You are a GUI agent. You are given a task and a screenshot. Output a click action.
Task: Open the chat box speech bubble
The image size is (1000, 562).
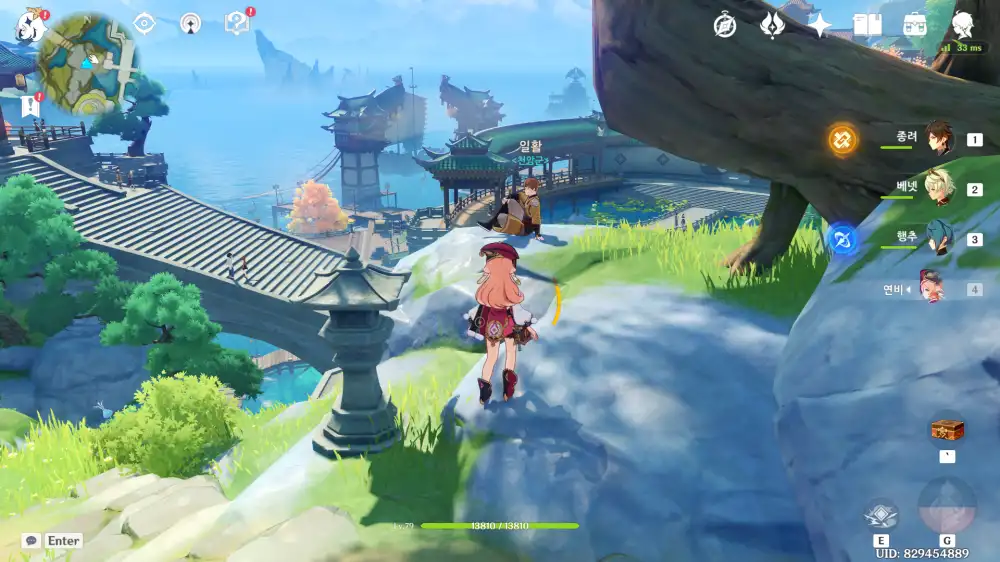pos(31,541)
